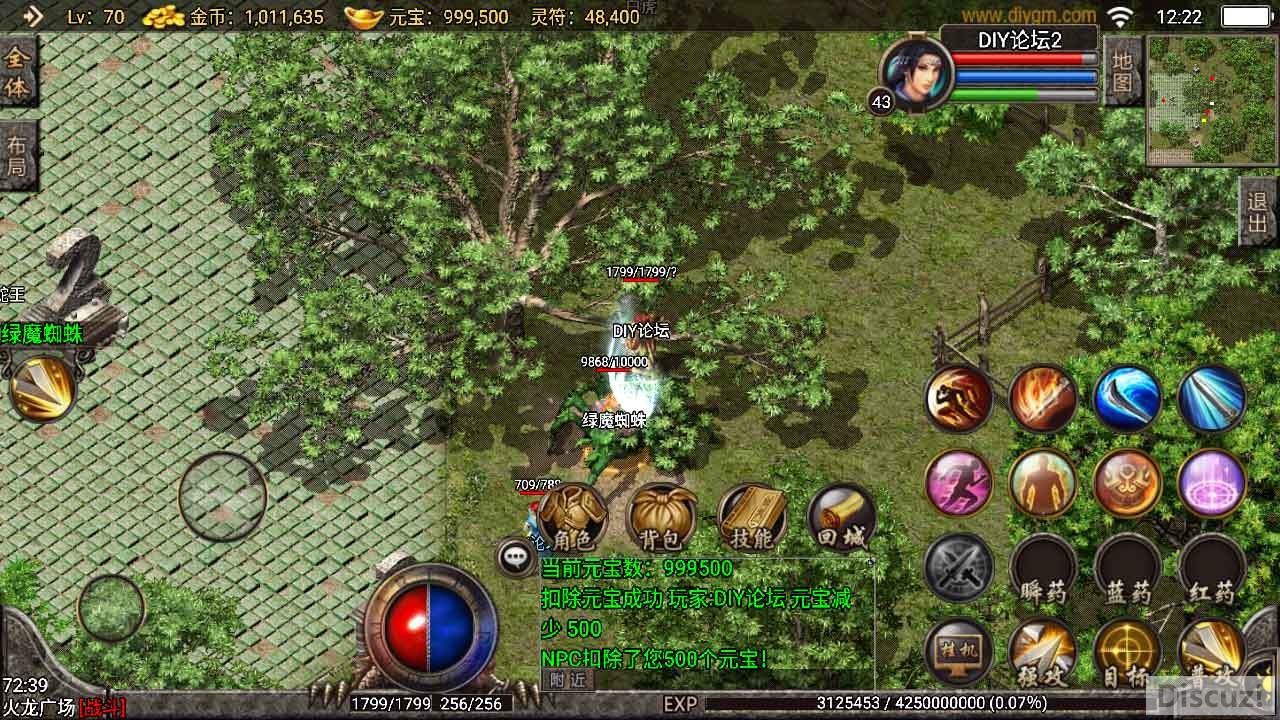The image size is (1280, 720).
Task: Click the minimap in the corner
Action: point(1211,100)
